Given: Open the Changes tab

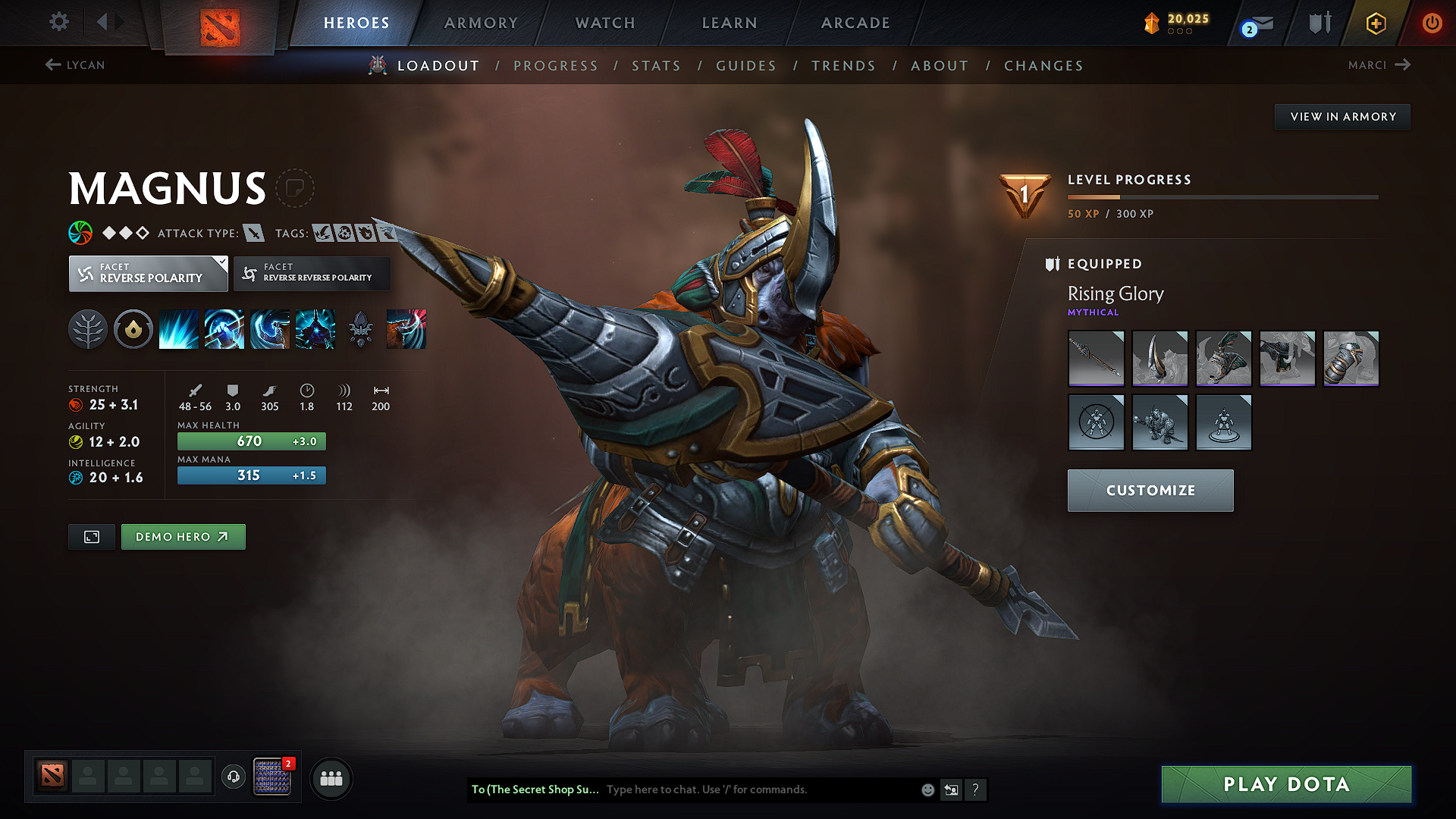Looking at the screenshot, I should [1043, 66].
